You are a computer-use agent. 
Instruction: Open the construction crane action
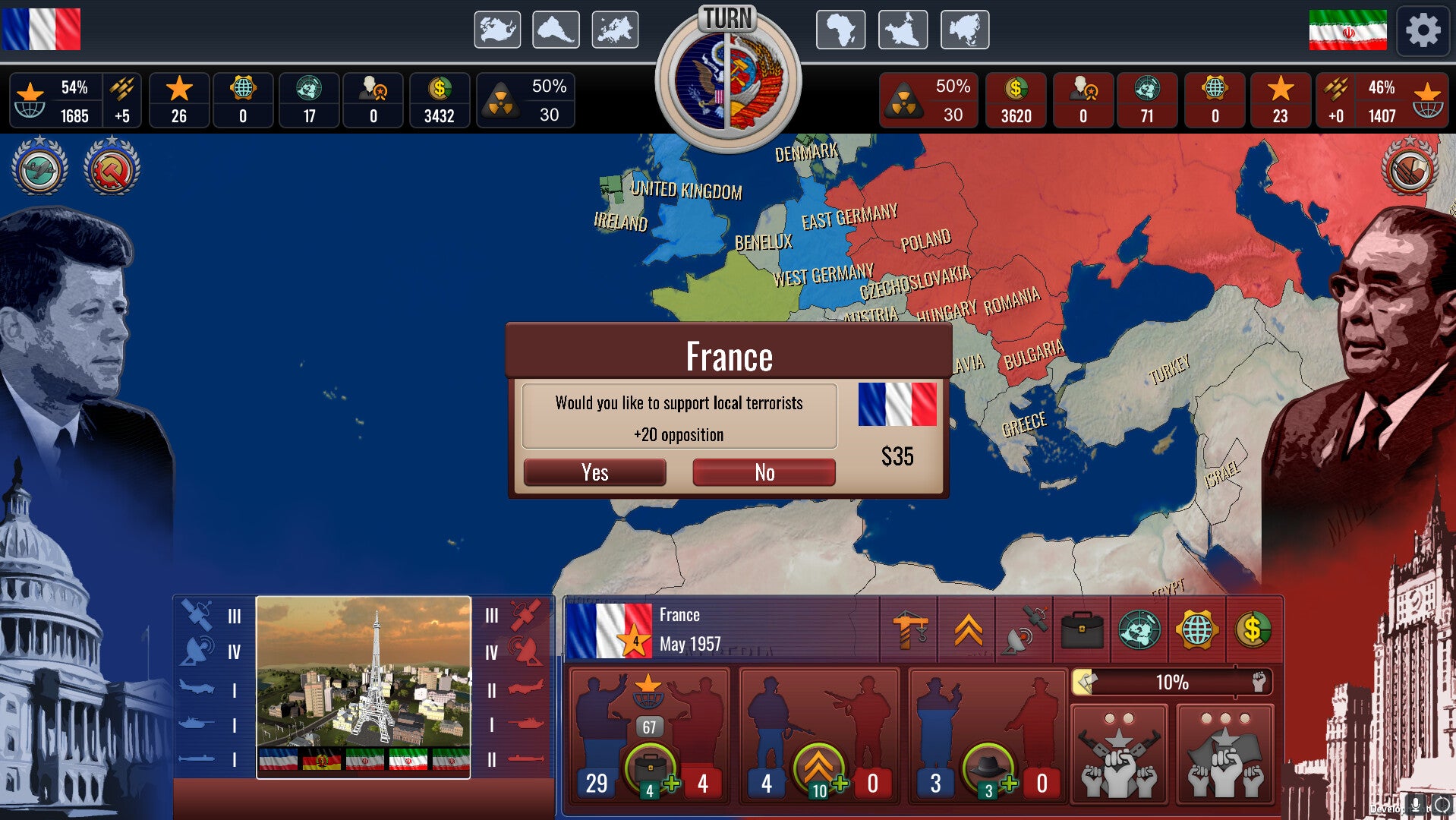909,630
